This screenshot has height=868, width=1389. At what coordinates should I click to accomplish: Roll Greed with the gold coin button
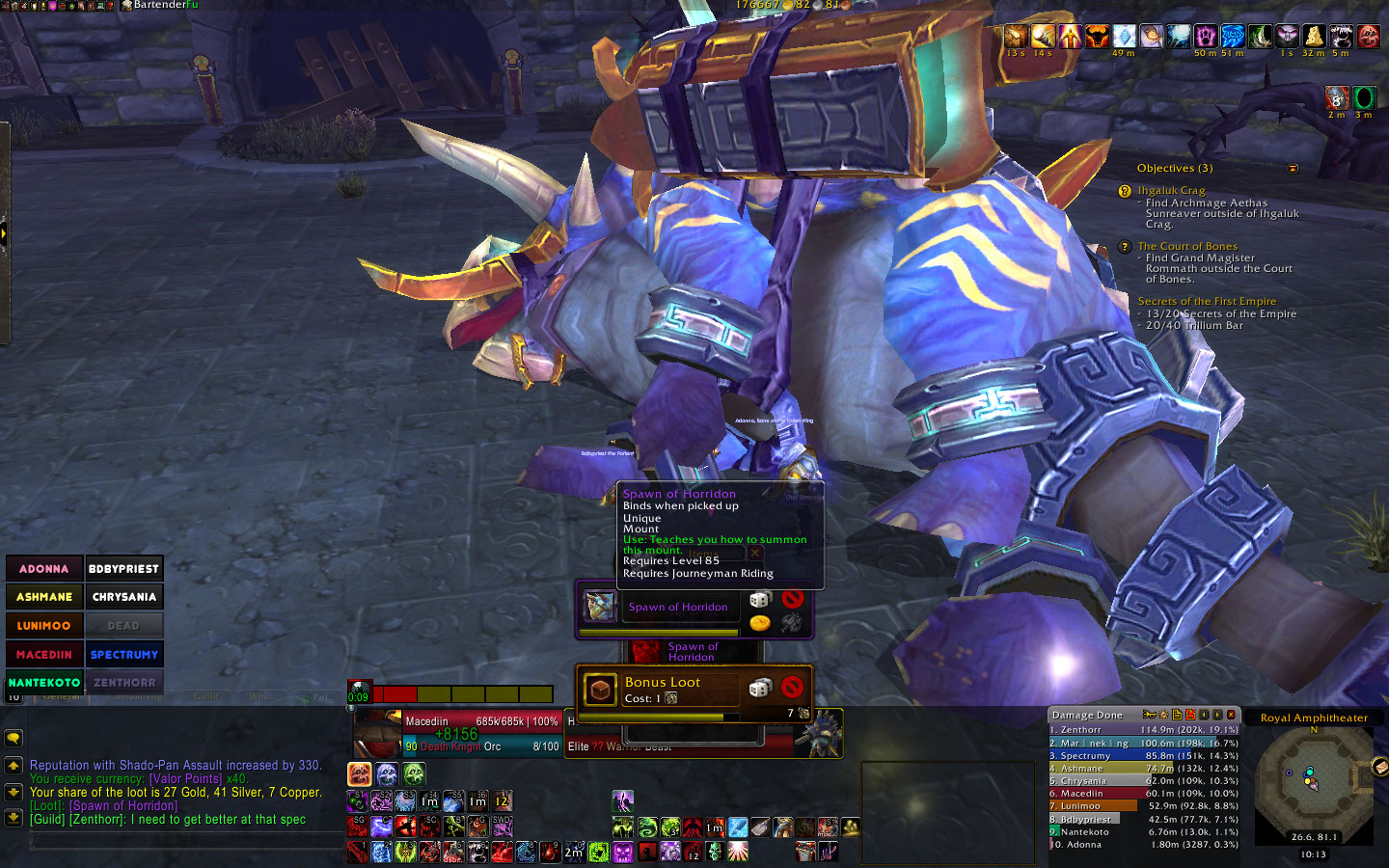pyautogui.click(x=760, y=623)
